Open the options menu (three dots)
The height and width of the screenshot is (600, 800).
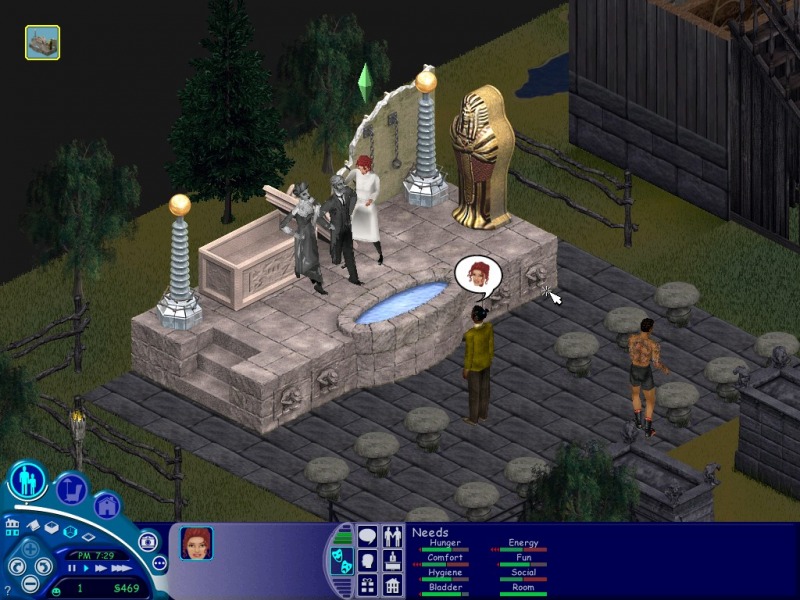point(159,563)
